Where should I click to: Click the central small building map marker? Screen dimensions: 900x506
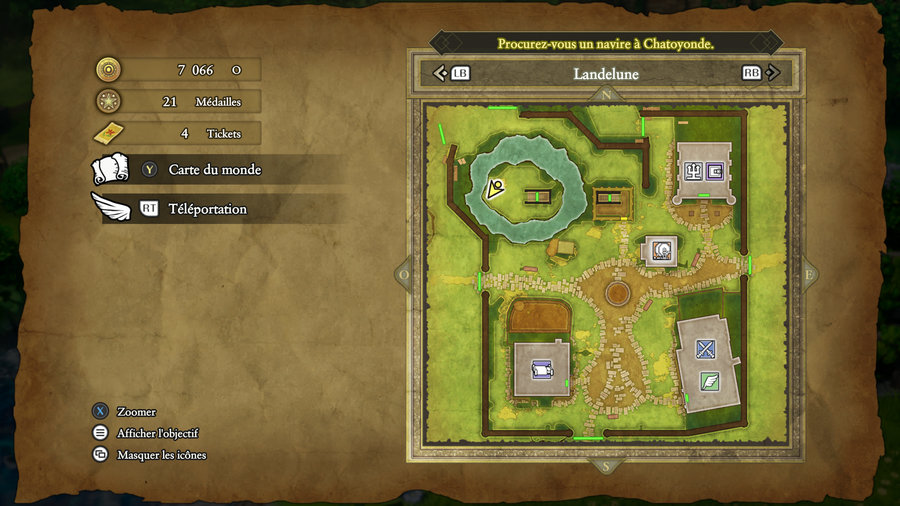coord(660,250)
